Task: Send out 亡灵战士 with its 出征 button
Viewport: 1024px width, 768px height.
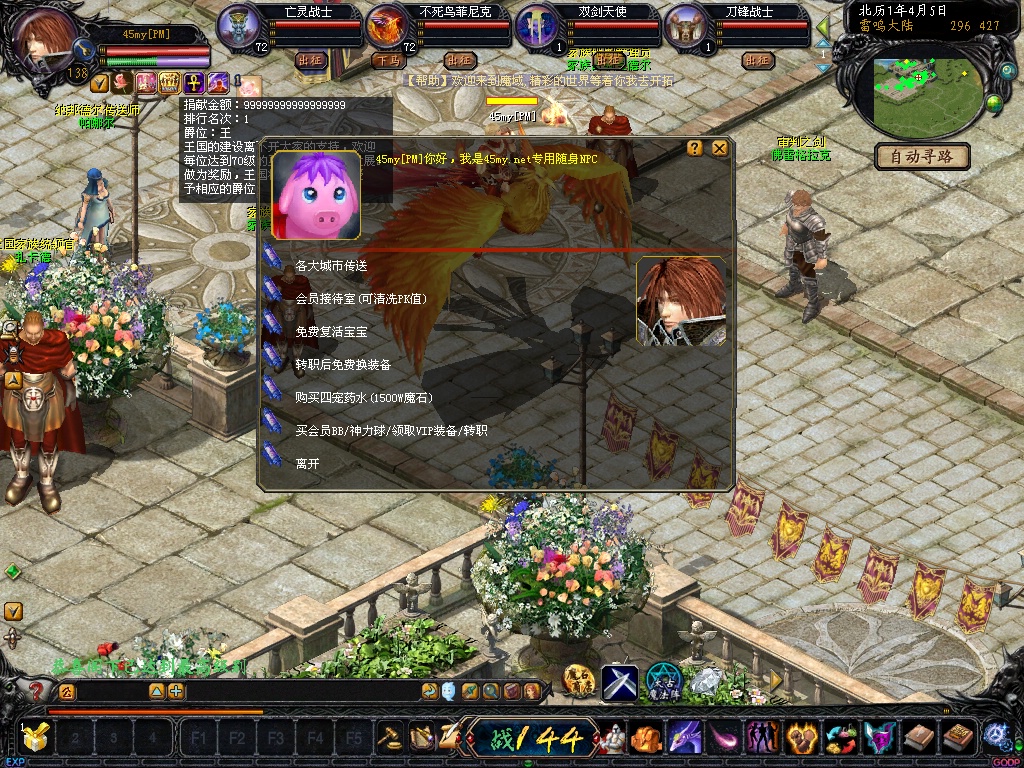Action: (x=311, y=60)
